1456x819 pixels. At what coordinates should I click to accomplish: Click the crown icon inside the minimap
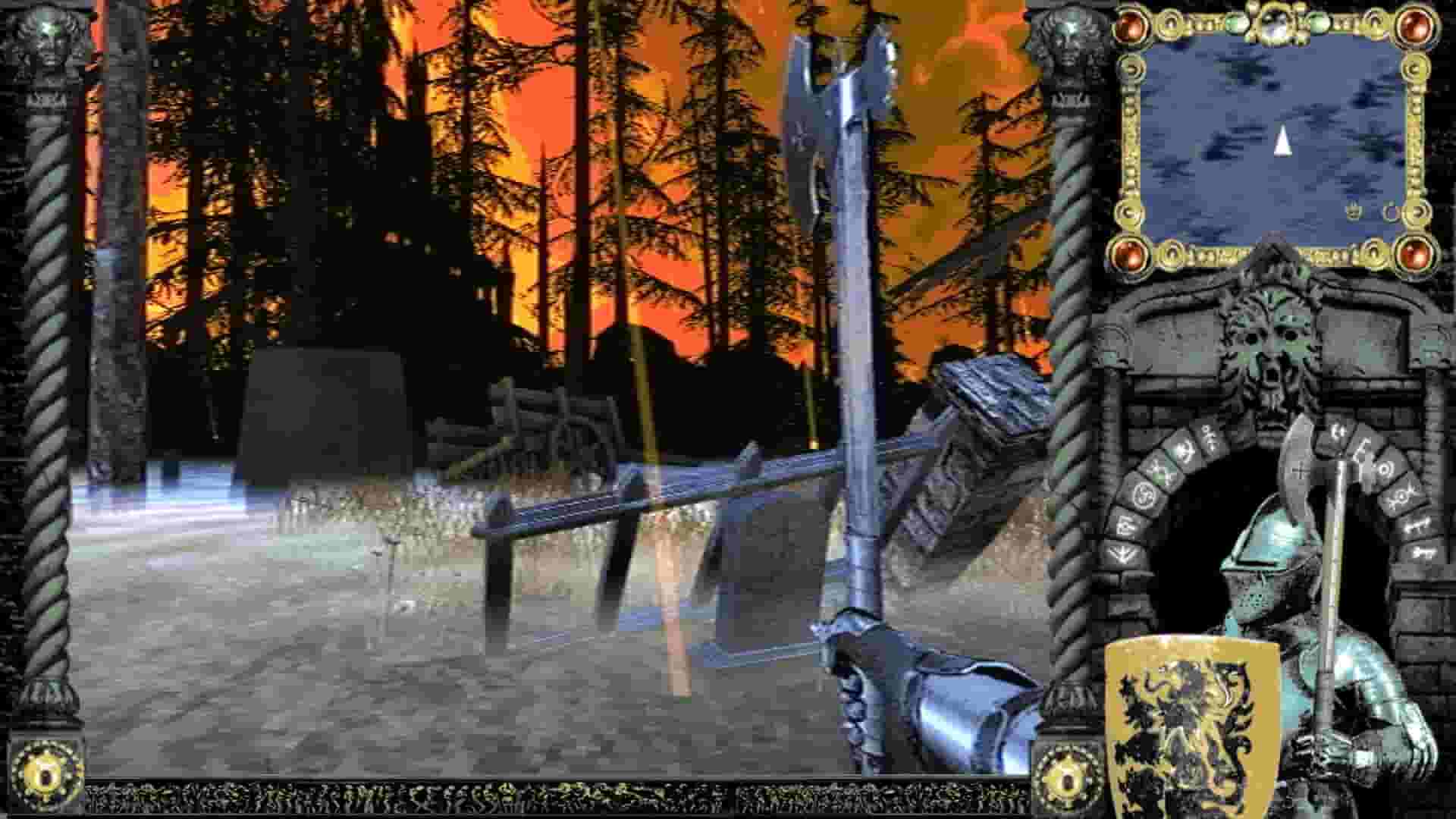1352,209
